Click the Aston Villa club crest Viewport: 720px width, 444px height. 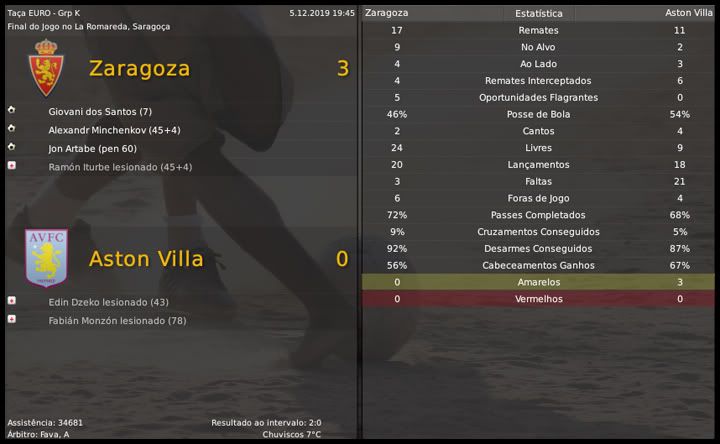click(46, 258)
